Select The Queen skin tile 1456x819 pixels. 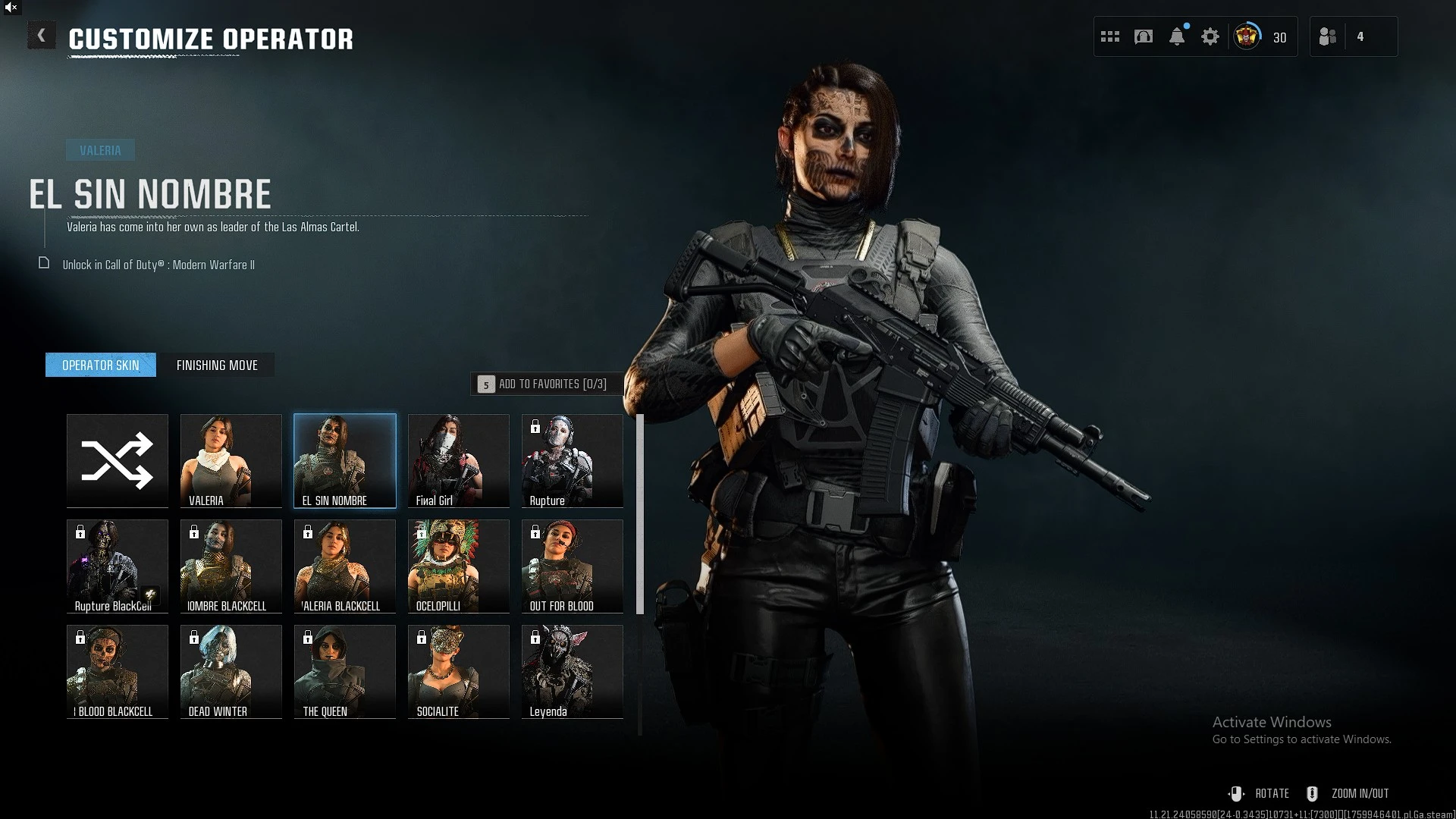345,671
